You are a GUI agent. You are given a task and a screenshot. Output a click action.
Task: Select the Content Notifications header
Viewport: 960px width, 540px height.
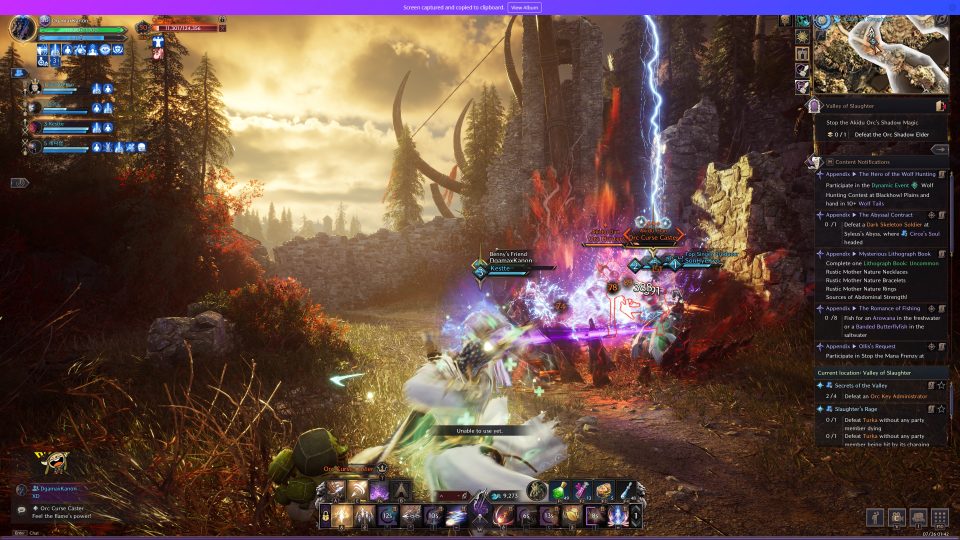tap(860, 161)
